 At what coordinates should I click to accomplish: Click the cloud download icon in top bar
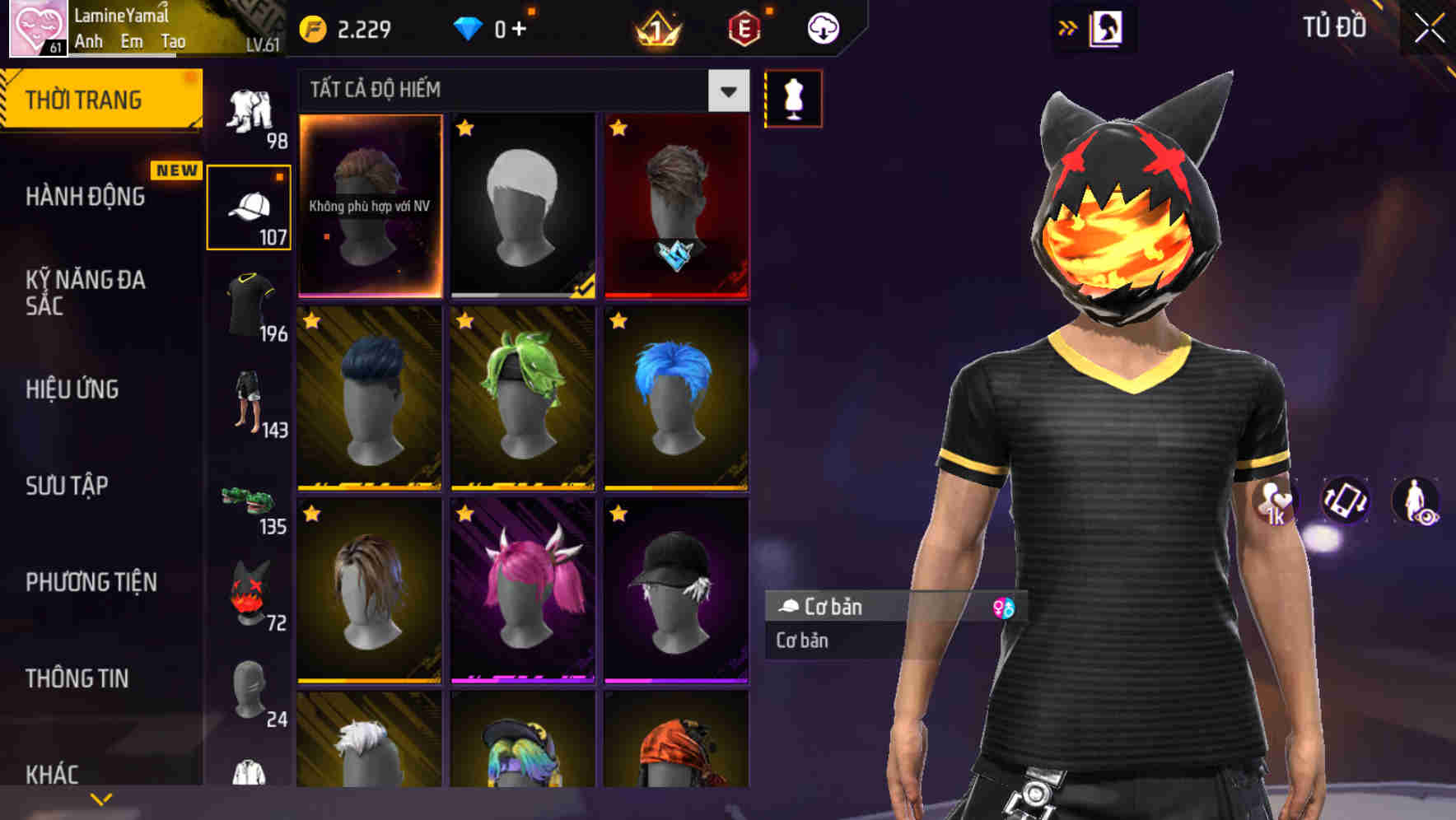point(821,27)
